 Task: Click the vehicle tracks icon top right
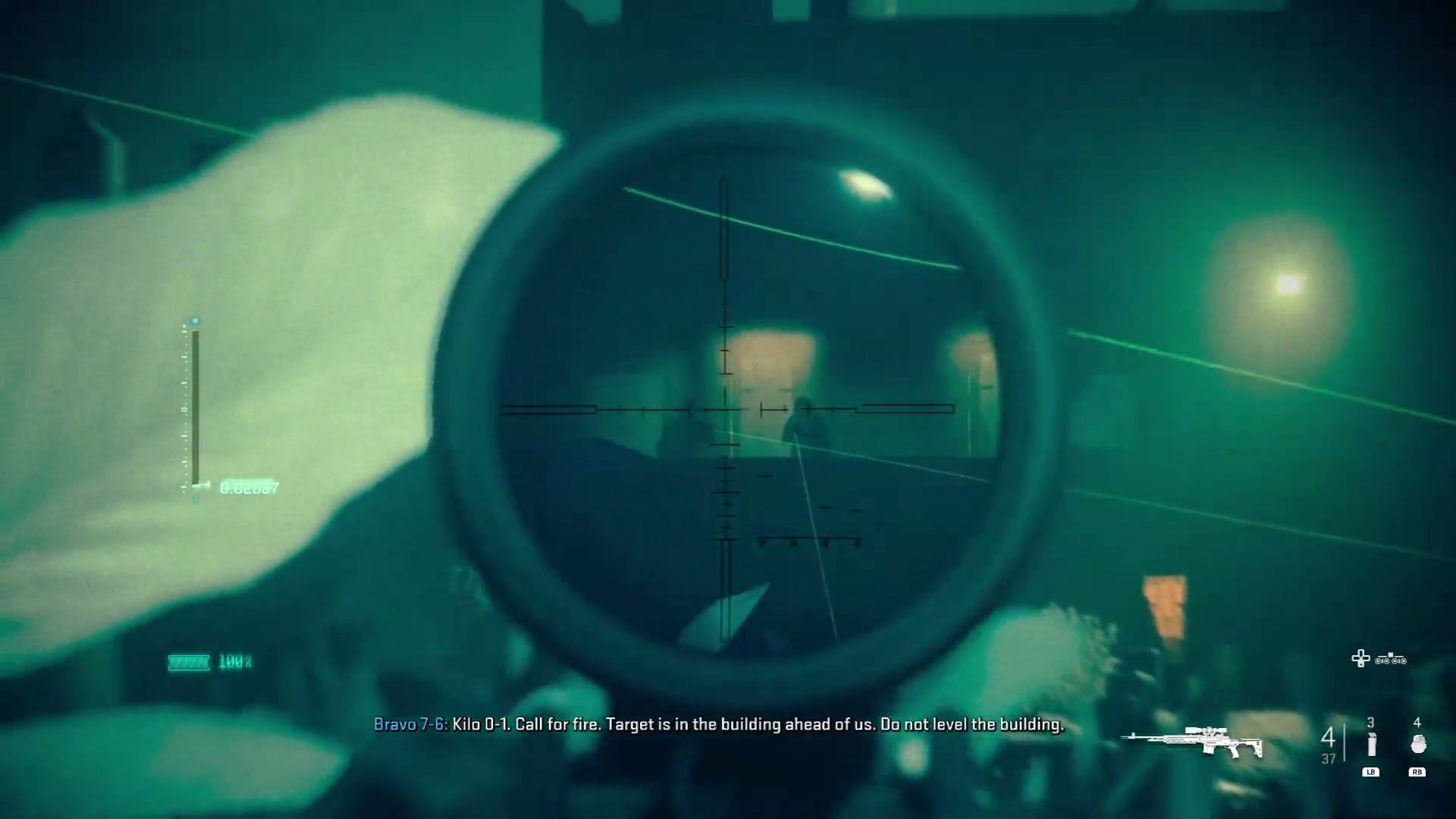[1390, 661]
